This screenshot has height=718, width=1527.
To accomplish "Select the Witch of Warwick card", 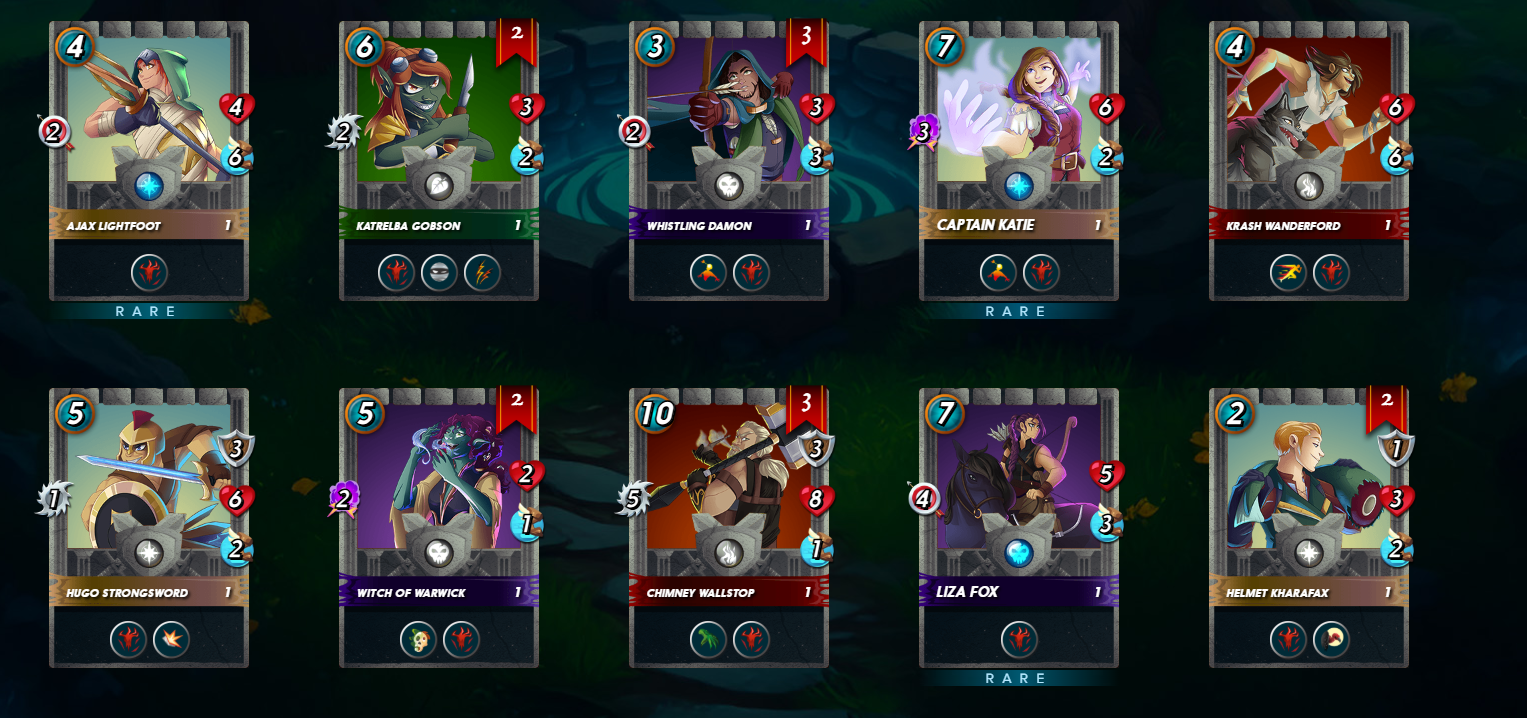I will point(439,527).
